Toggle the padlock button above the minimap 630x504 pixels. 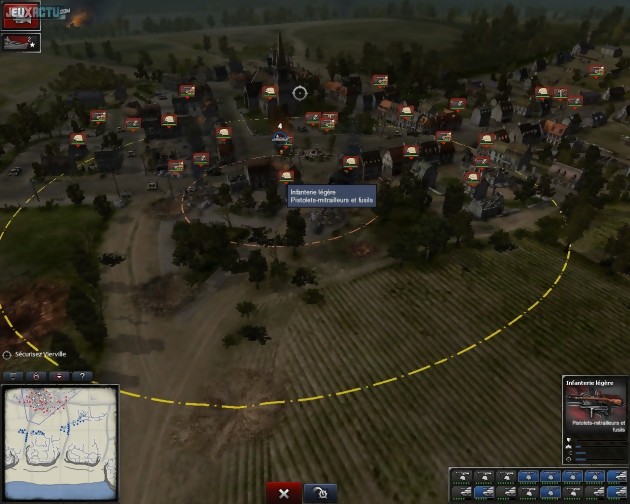pyautogui.click(x=36, y=376)
